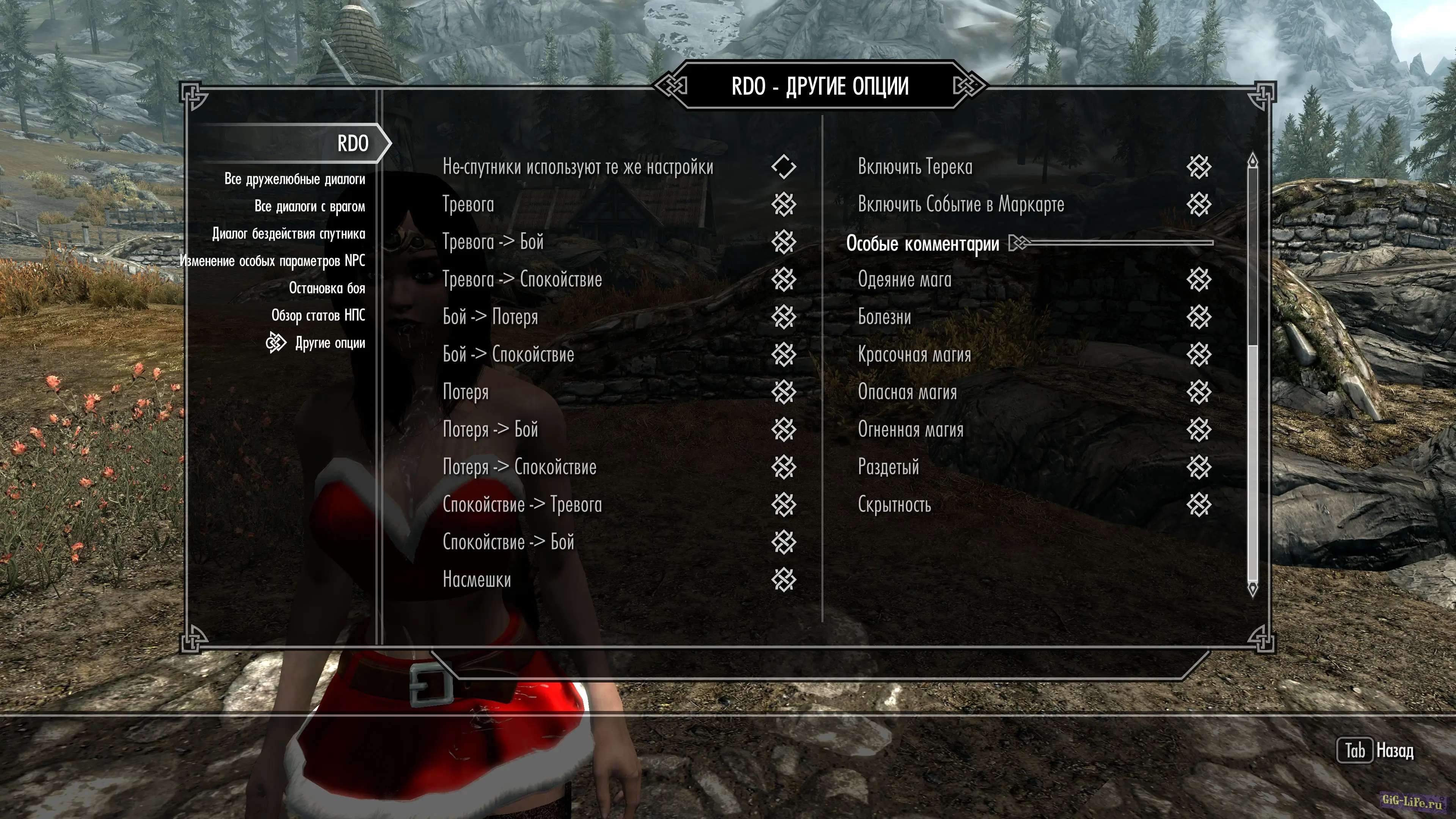Click the options list scrollbar down arrow
Image resolution: width=1456 pixels, height=819 pixels.
point(1252,590)
